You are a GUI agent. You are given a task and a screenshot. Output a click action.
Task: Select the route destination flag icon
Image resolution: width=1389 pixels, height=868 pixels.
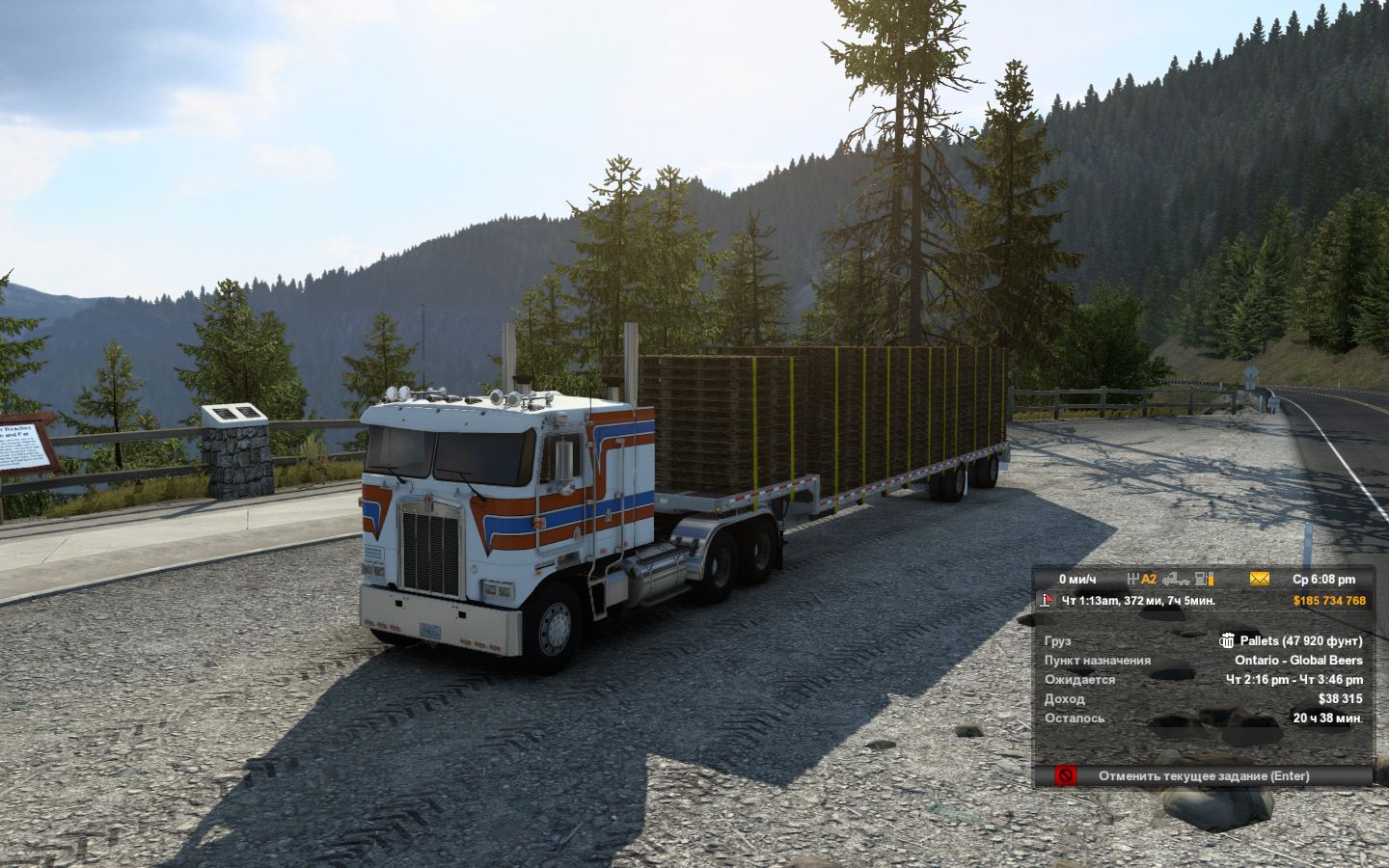tap(1047, 601)
